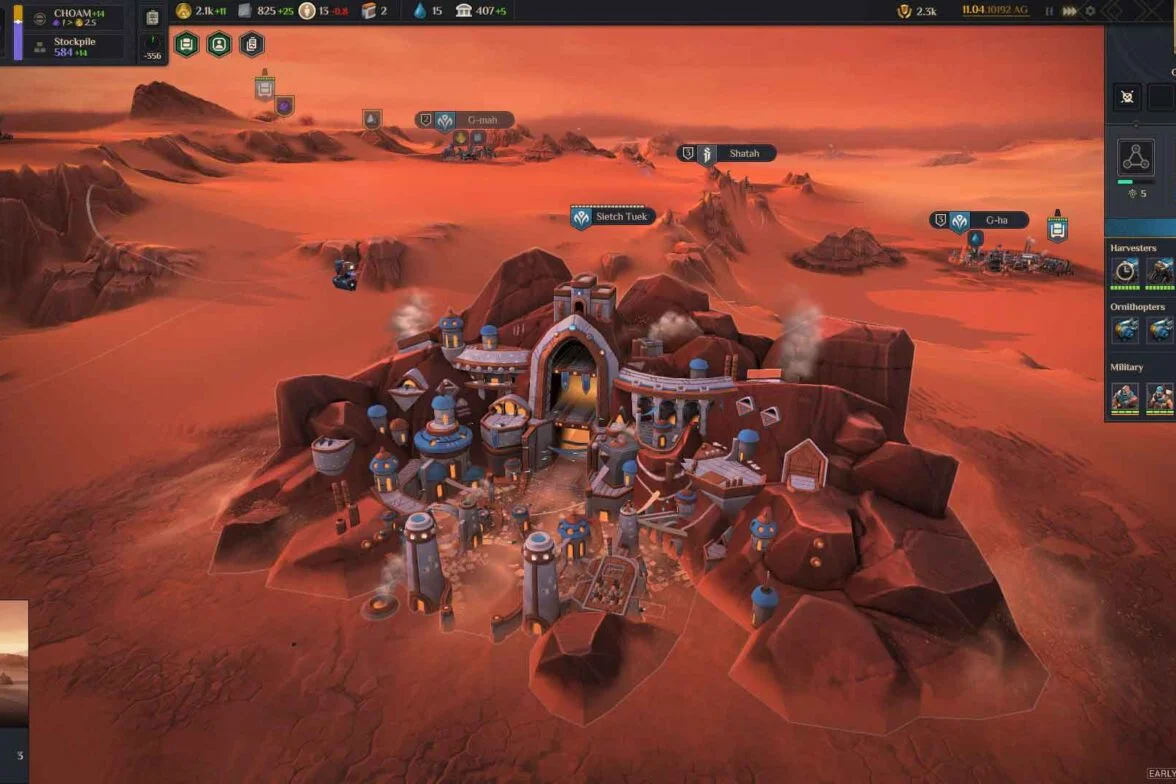Open the dark hexagon documents icon
1176x784 pixels.
252,44
